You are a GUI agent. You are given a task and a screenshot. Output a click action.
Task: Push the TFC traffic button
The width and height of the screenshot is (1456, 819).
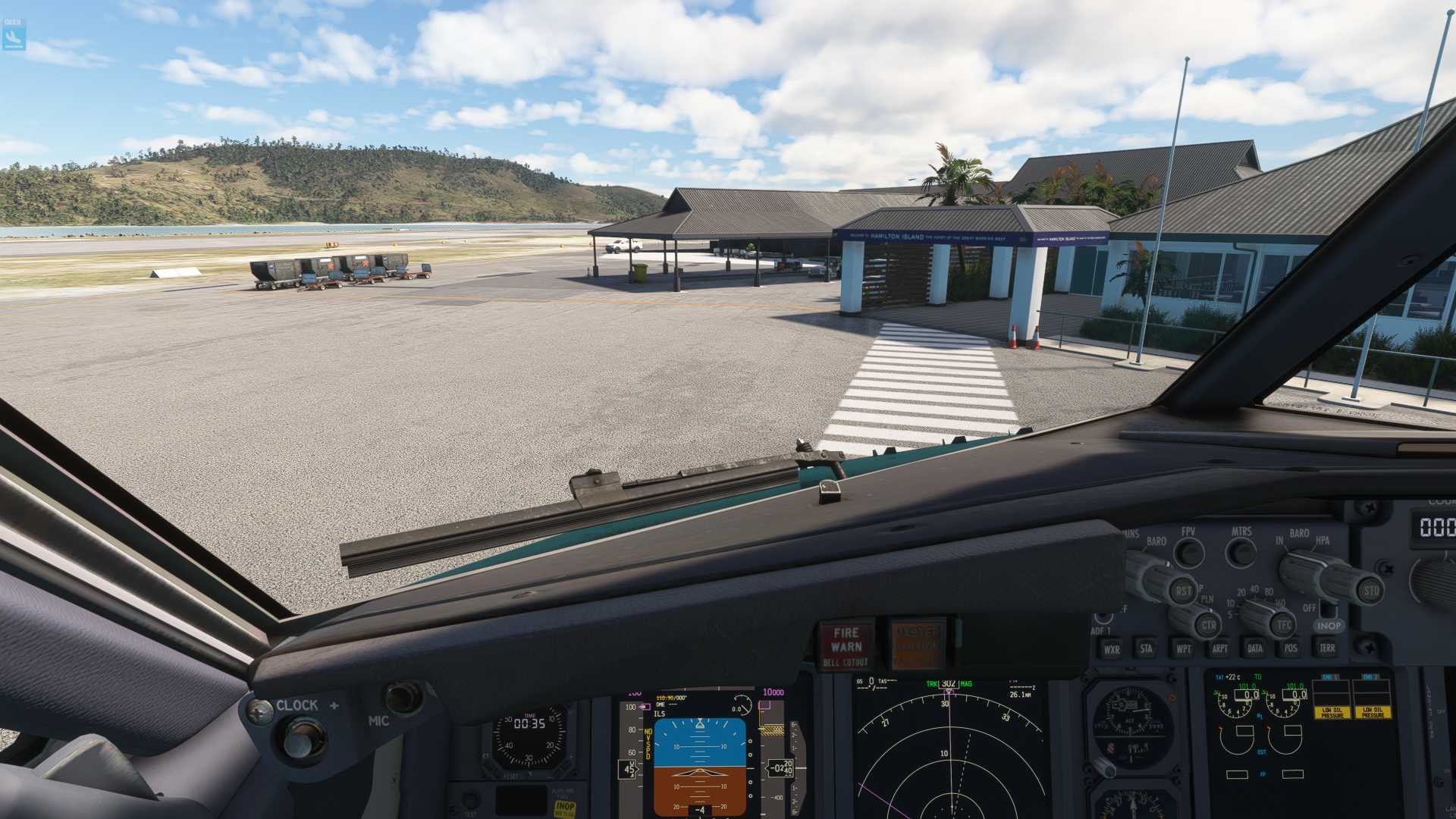pyautogui.click(x=1284, y=625)
